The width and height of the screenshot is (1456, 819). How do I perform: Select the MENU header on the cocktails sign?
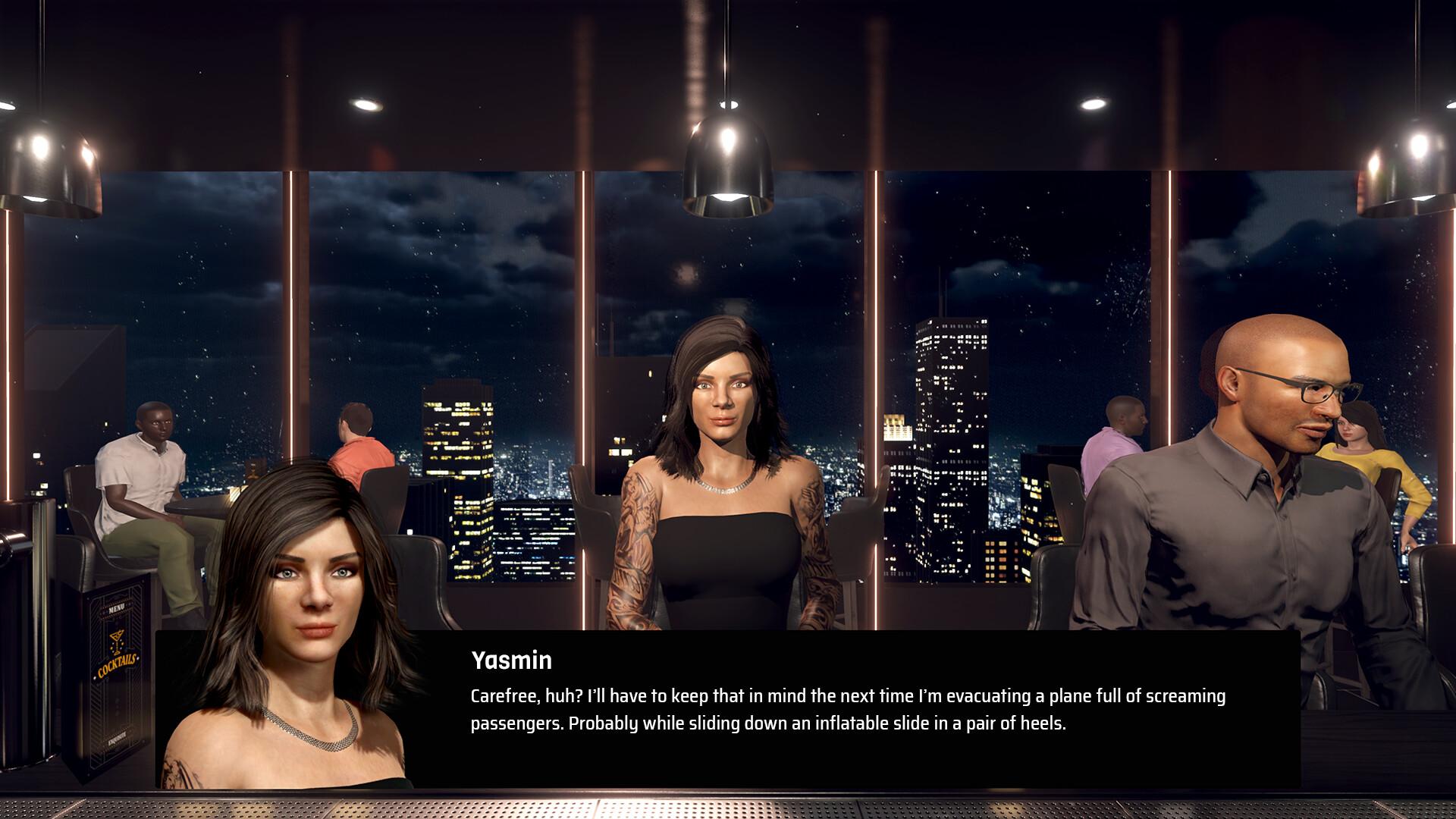[117, 609]
